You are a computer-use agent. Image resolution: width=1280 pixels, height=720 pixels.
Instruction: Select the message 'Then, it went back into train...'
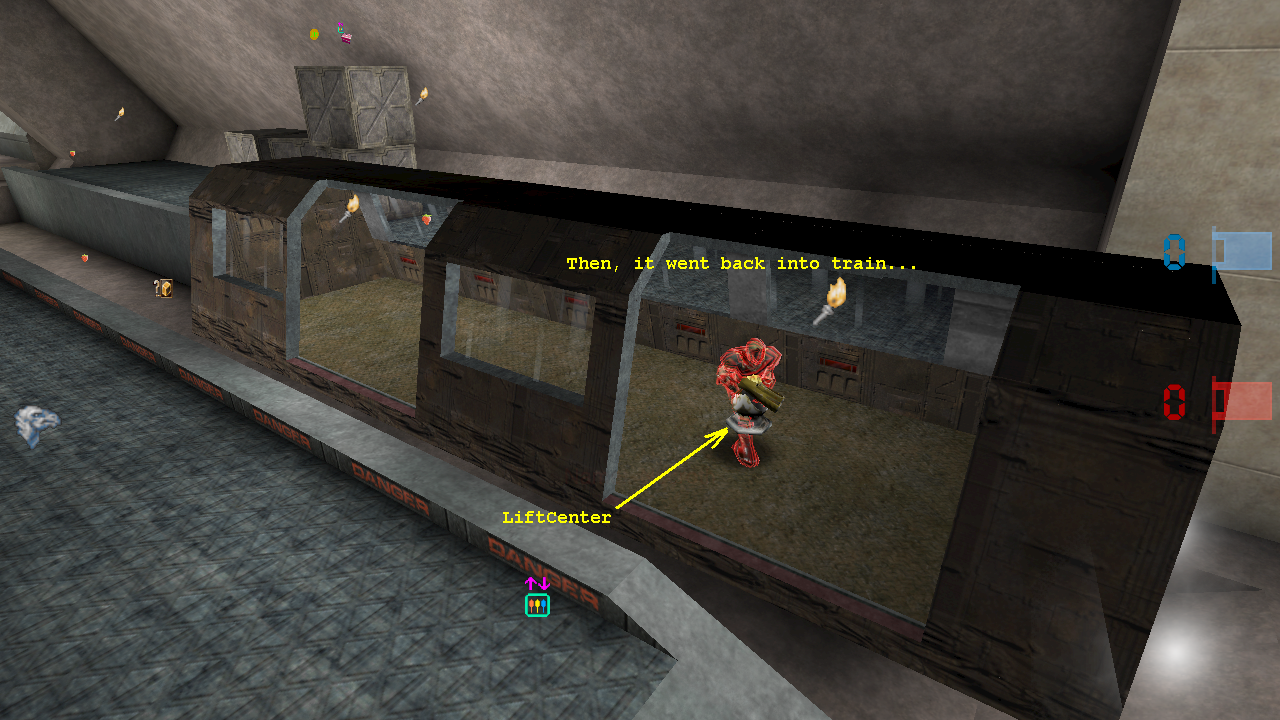[x=740, y=263]
